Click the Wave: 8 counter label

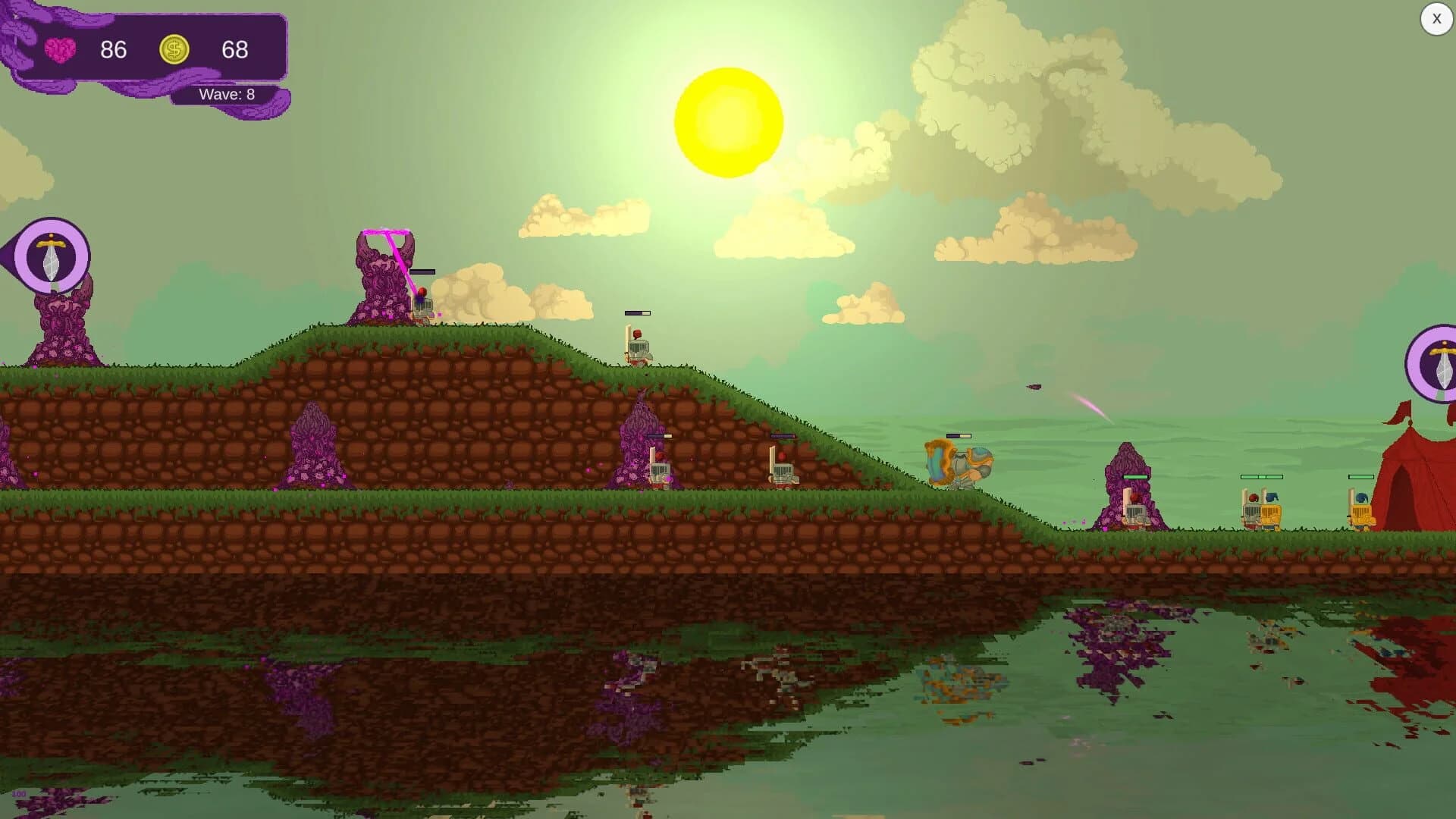pyautogui.click(x=226, y=94)
